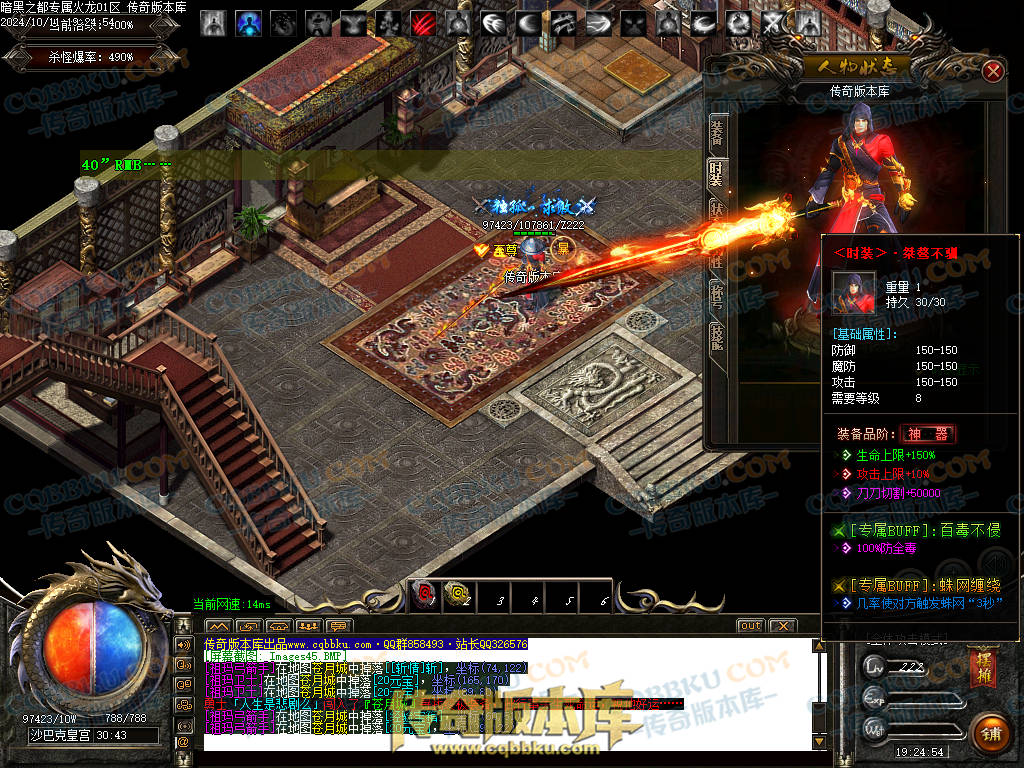Click the @ chat channel button
Screen dimensions: 1024x768
[x=183, y=742]
